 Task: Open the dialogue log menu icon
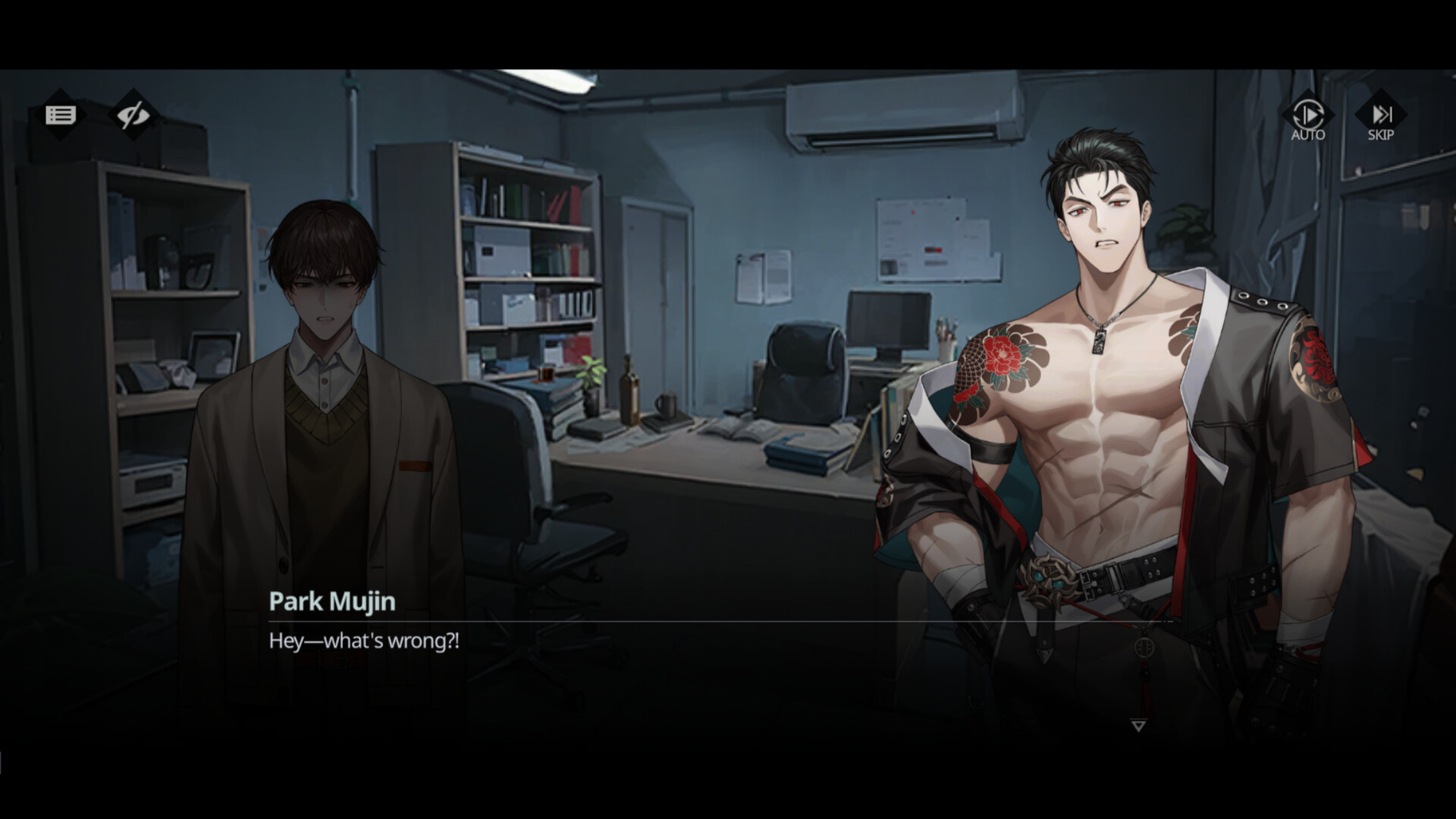point(61,115)
